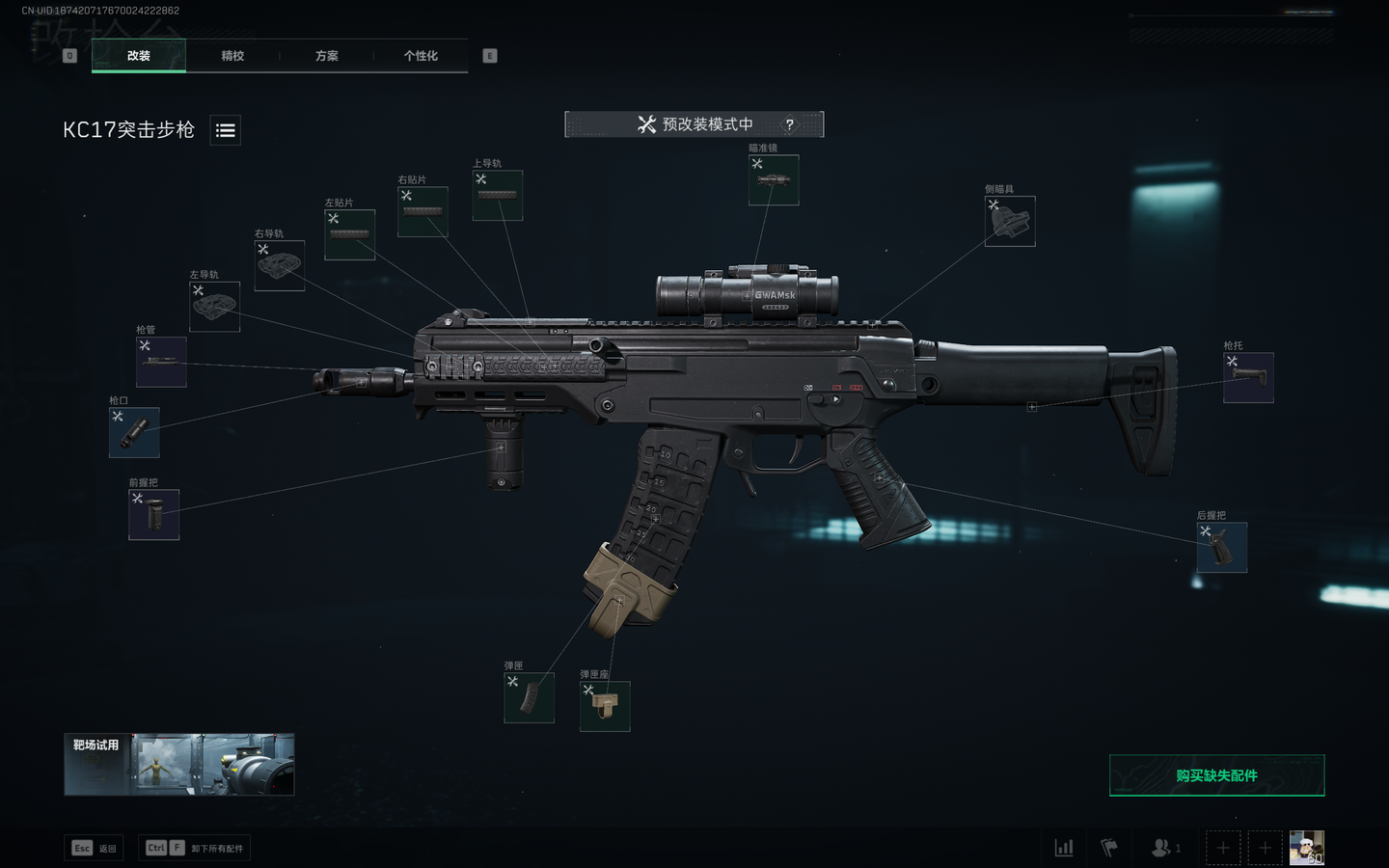Select the 枪管 barrel slot
Image resolution: width=1389 pixels, height=868 pixels.
click(x=161, y=362)
